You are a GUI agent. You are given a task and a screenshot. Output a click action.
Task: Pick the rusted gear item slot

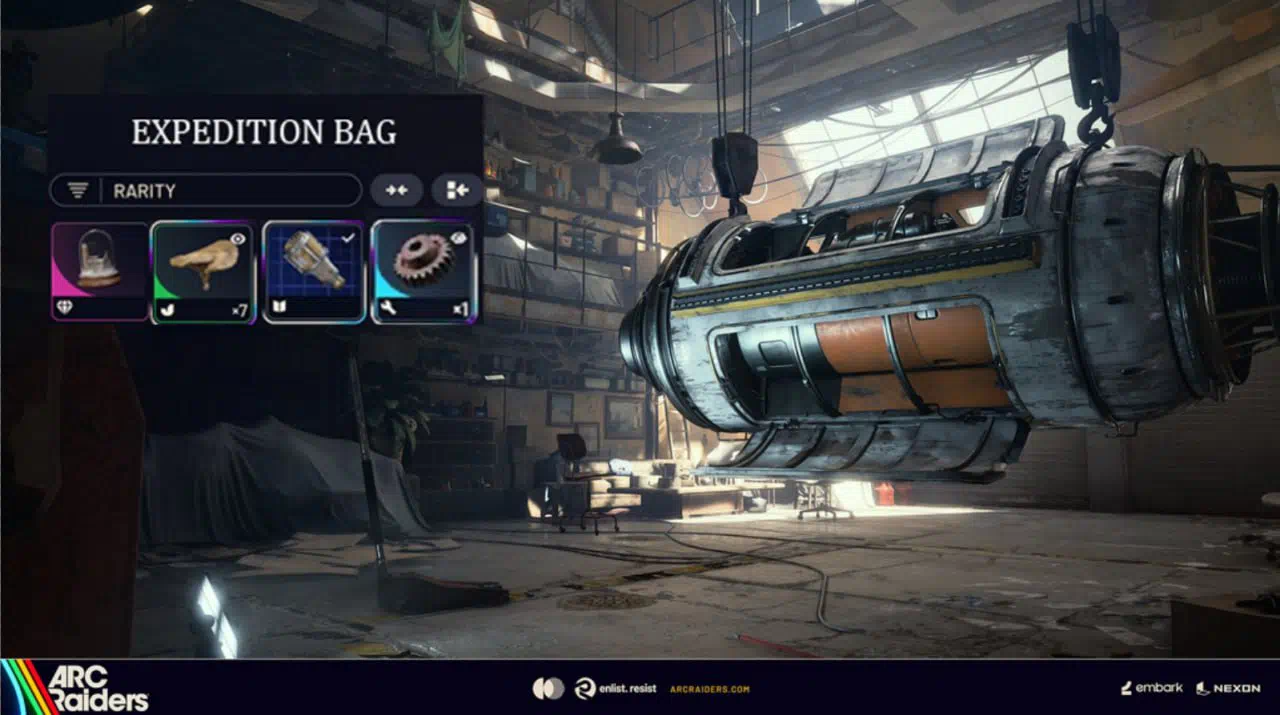(423, 271)
